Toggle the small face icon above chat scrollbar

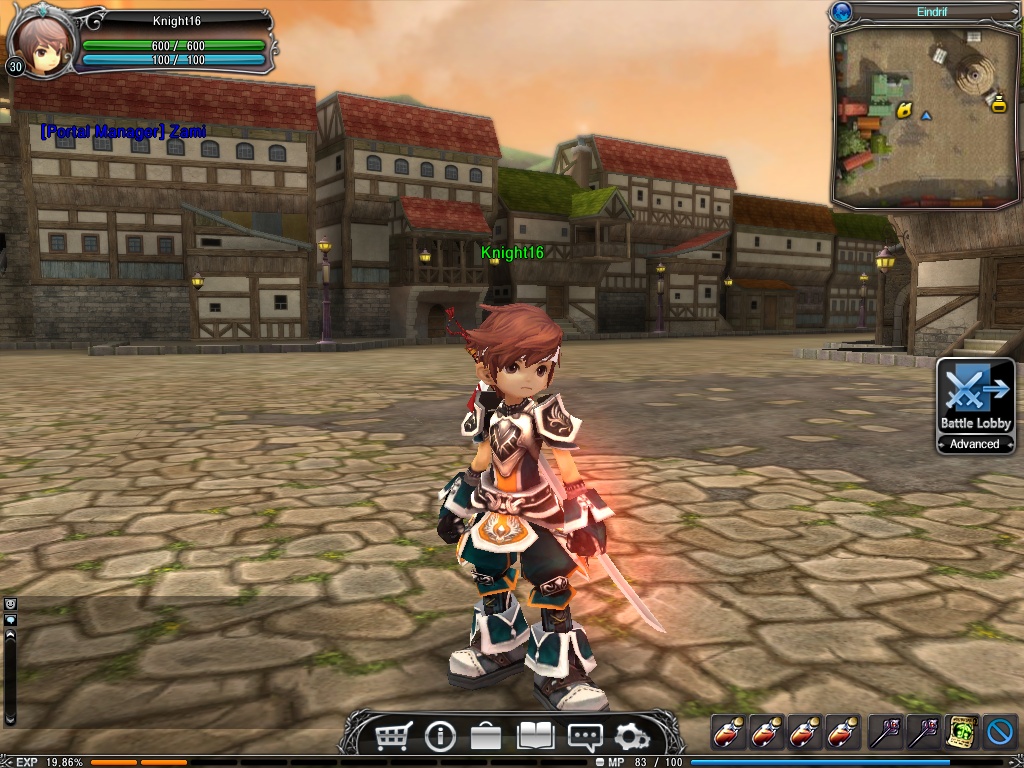coord(11,604)
